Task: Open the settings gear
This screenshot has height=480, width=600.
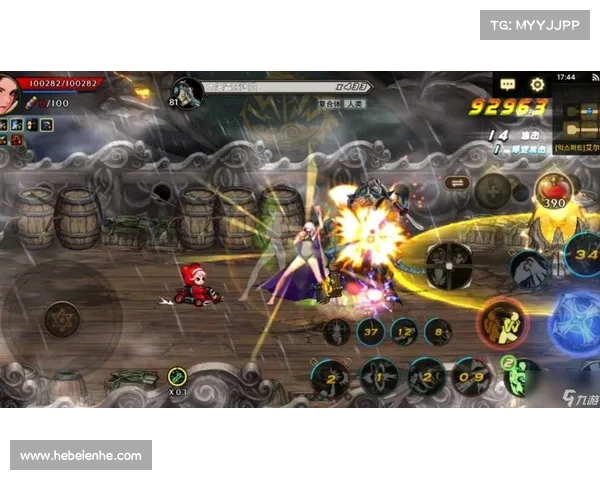Action: coord(537,85)
